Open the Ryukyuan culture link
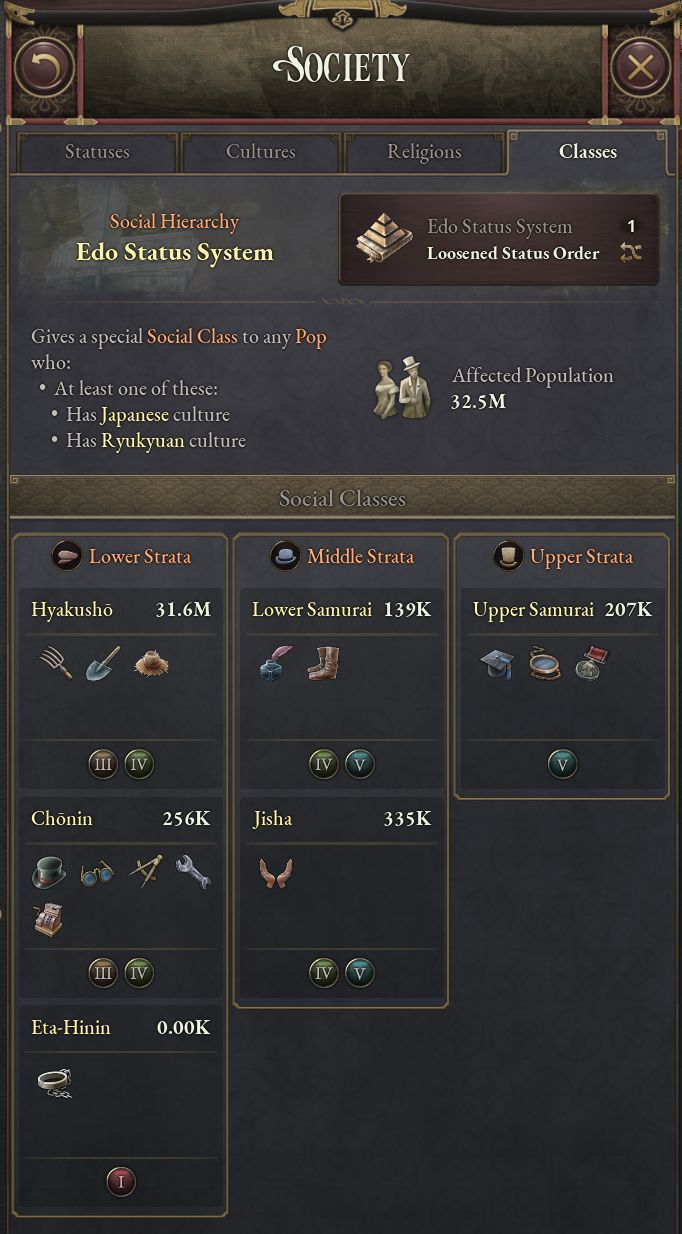The image size is (682, 1234). coord(143,440)
